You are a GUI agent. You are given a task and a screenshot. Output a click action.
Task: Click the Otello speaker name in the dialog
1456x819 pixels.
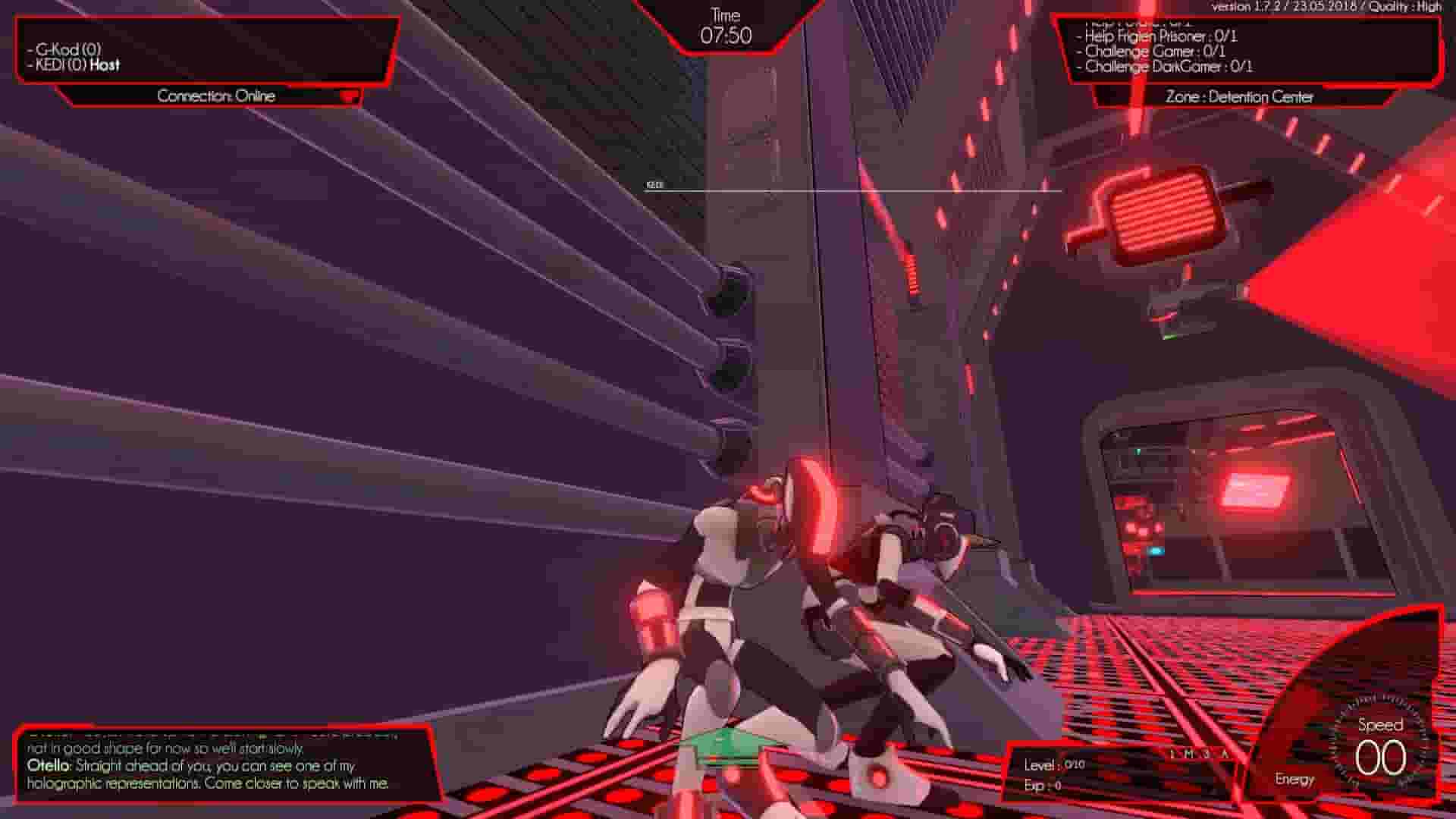point(47,767)
